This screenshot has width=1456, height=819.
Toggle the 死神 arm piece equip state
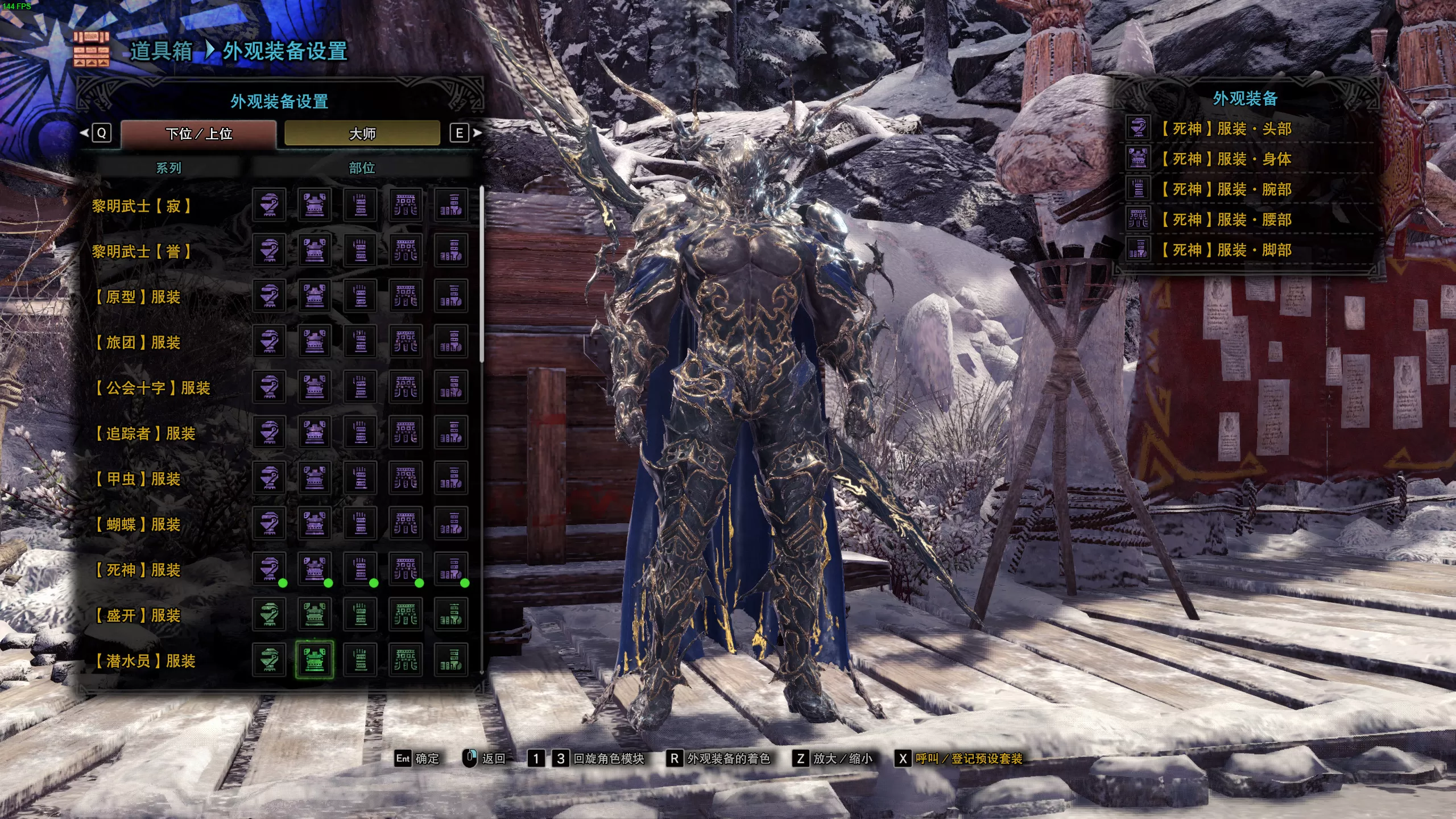(361, 570)
